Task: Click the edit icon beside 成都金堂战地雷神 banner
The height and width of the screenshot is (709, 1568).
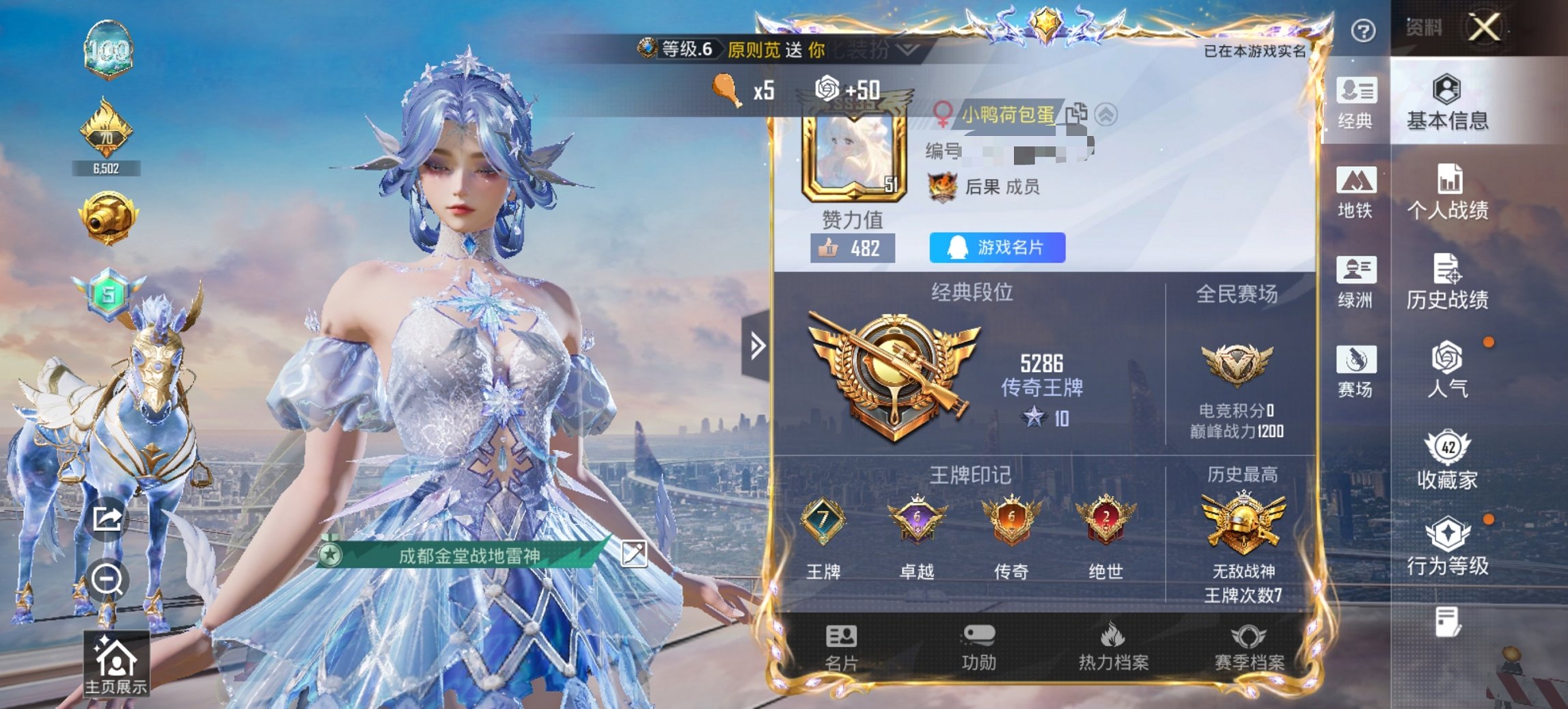Action: (x=634, y=555)
